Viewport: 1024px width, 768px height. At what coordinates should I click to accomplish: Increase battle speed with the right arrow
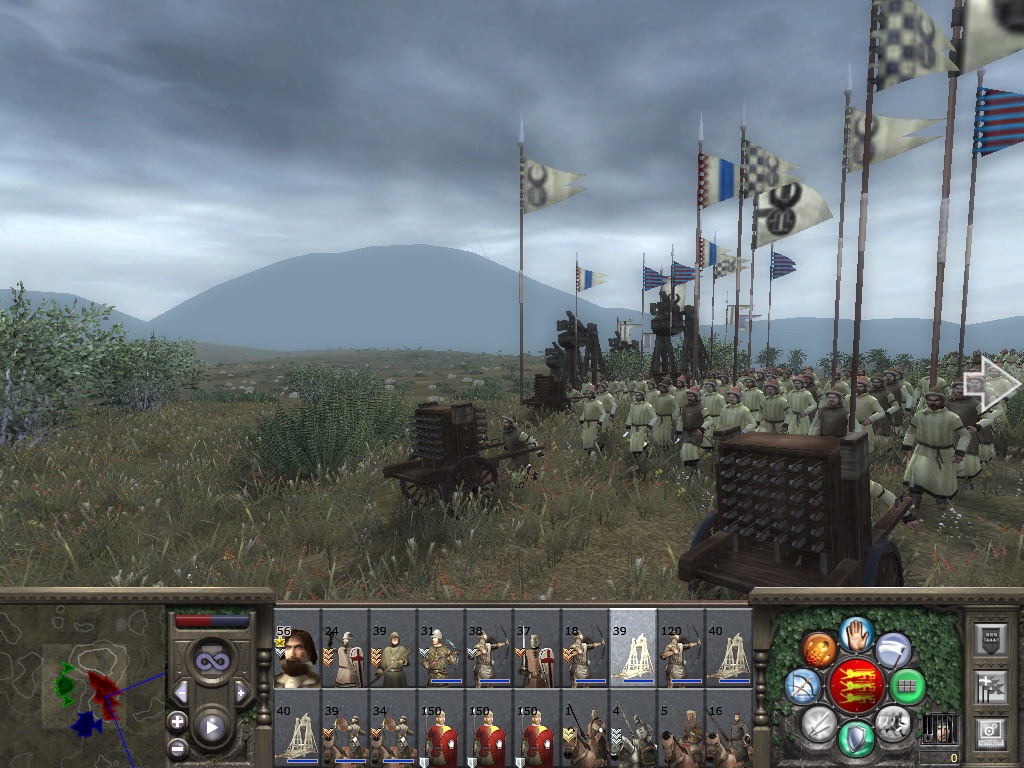[241, 692]
